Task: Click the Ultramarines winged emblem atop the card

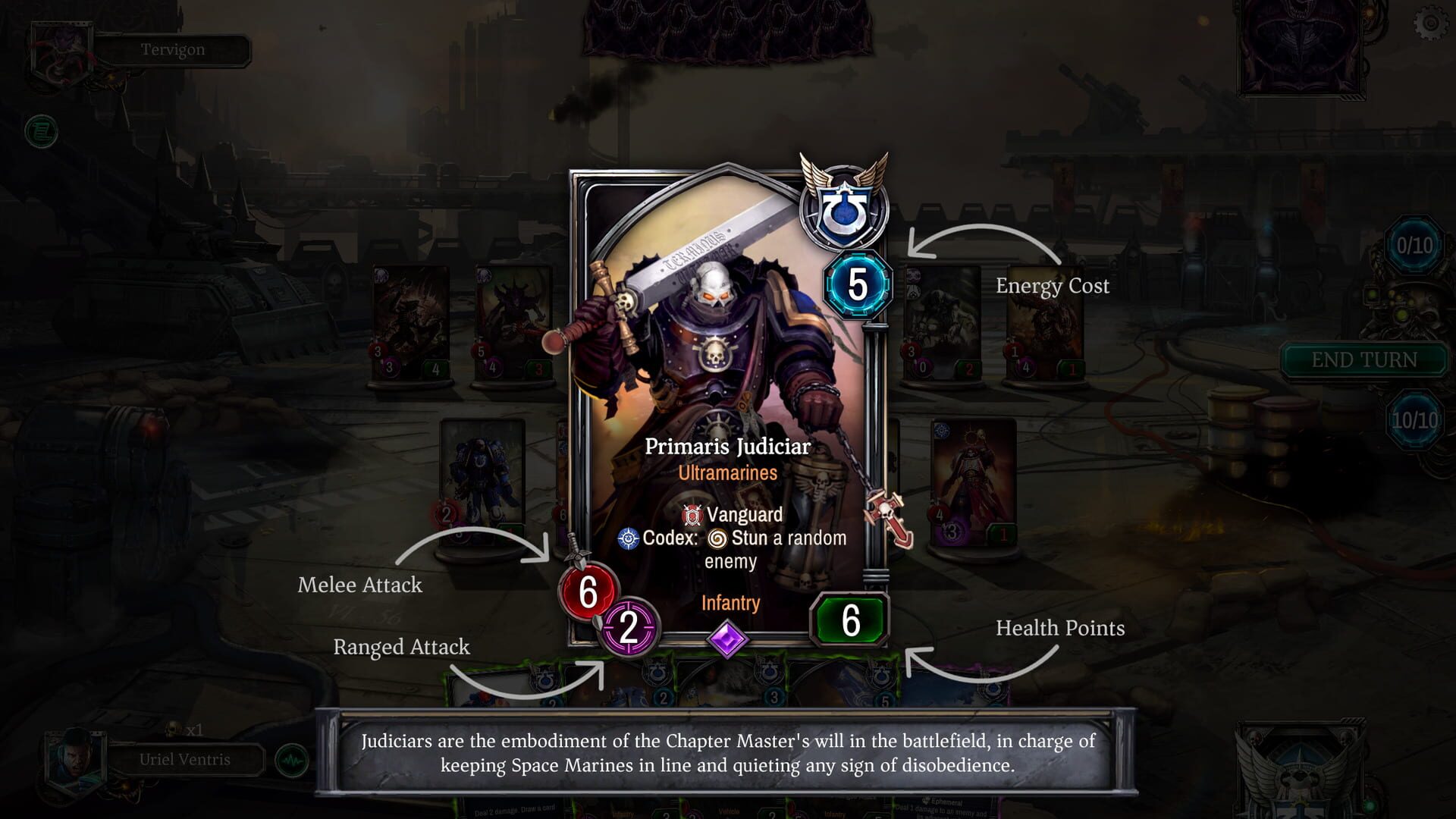Action: coord(844,206)
